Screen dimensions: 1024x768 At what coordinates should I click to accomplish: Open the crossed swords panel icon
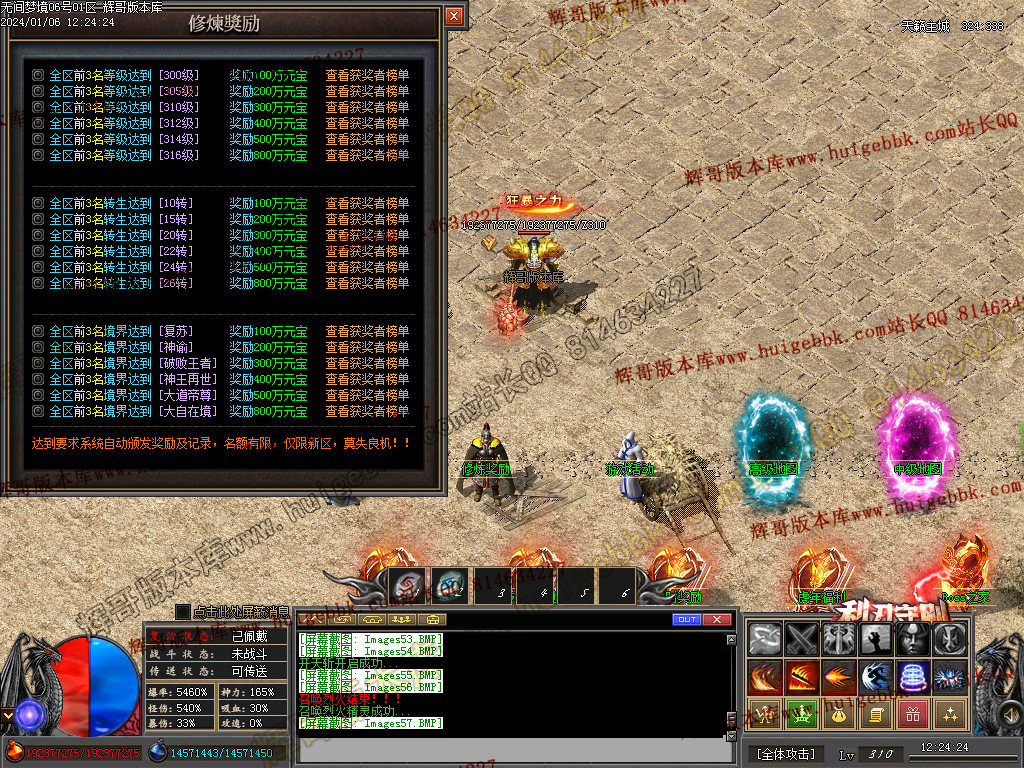[x=801, y=639]
